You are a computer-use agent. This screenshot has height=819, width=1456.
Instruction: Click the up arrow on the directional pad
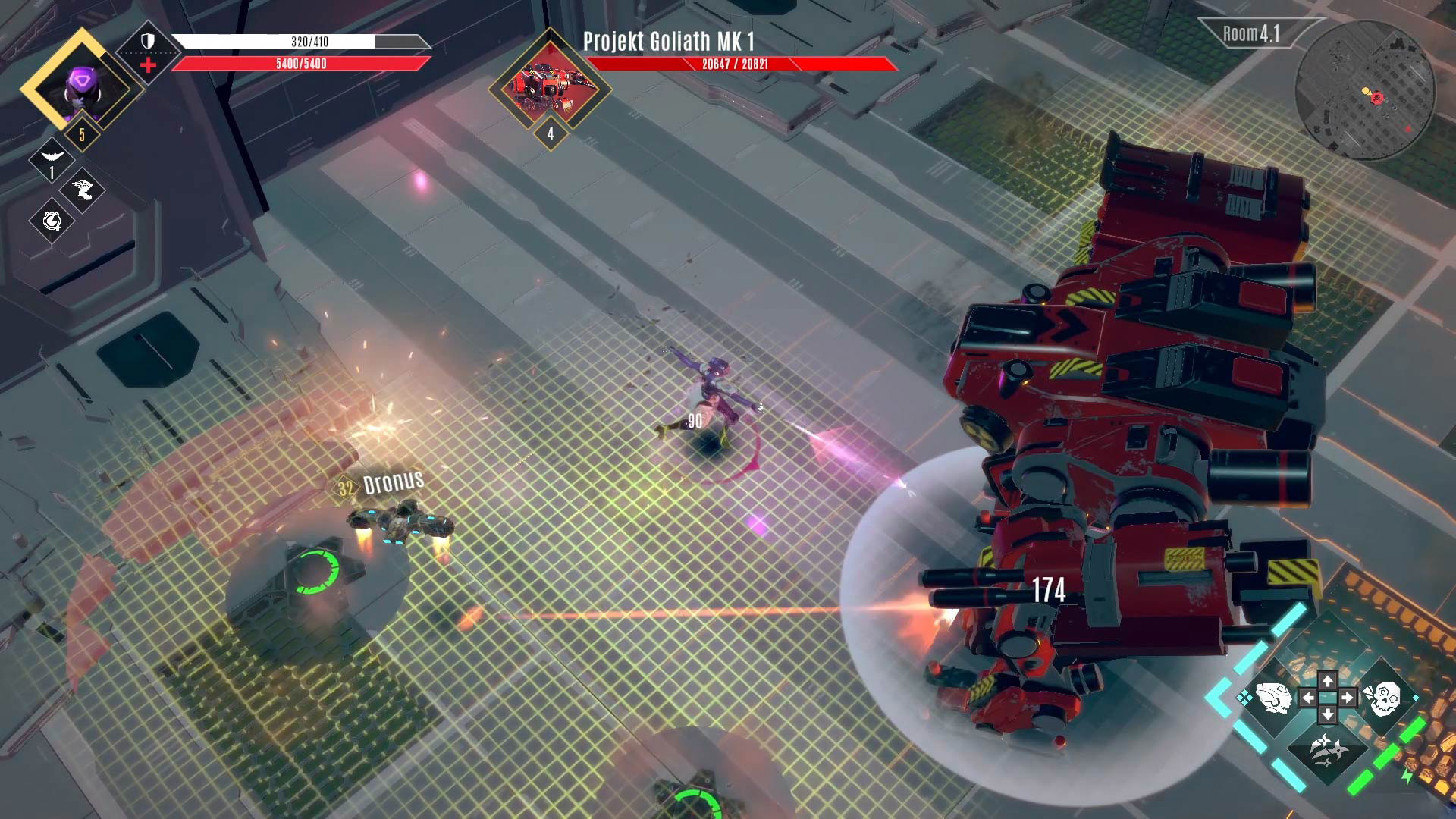point(1327,680)
